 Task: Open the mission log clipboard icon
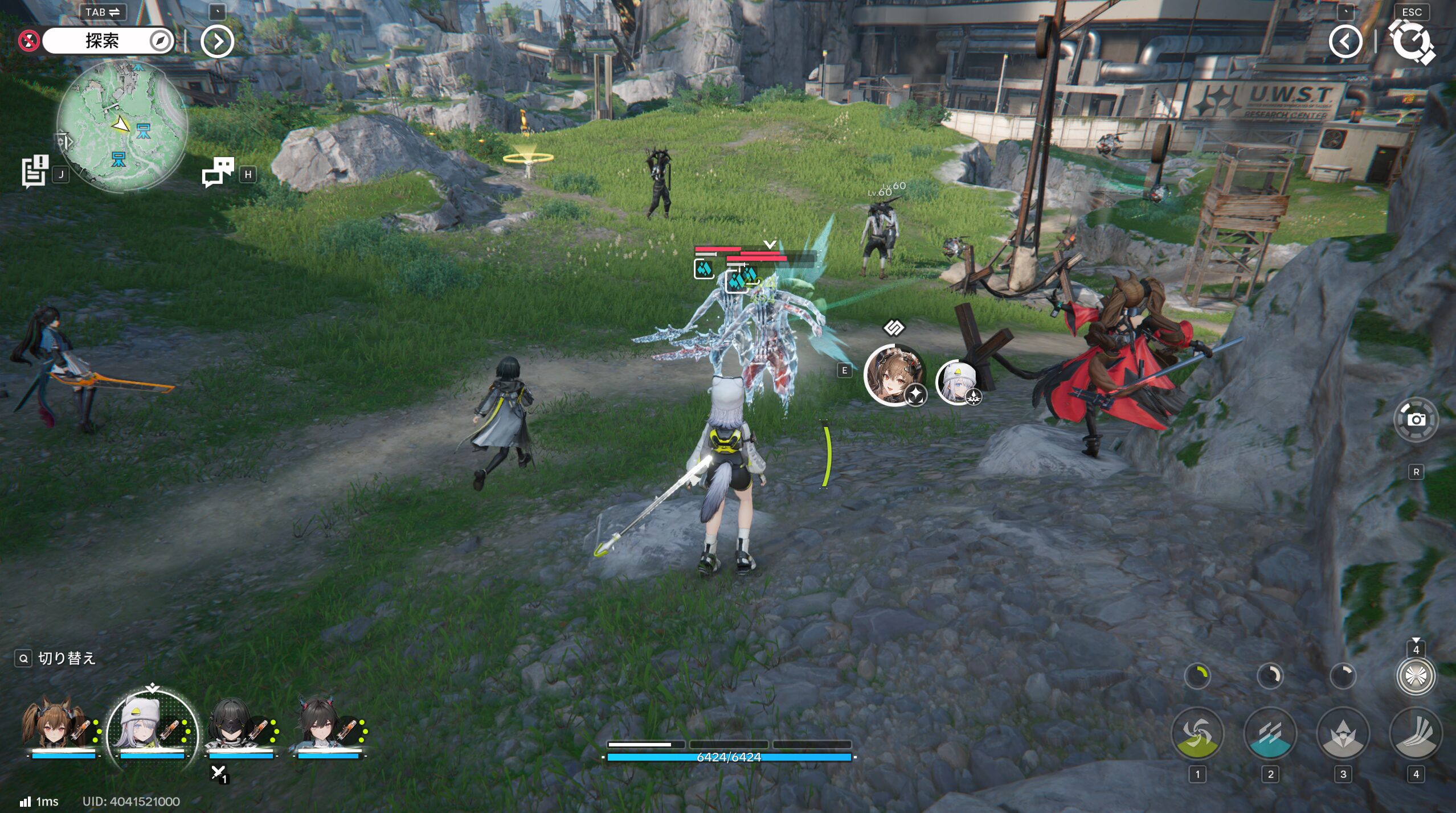[x=34, y=171]
